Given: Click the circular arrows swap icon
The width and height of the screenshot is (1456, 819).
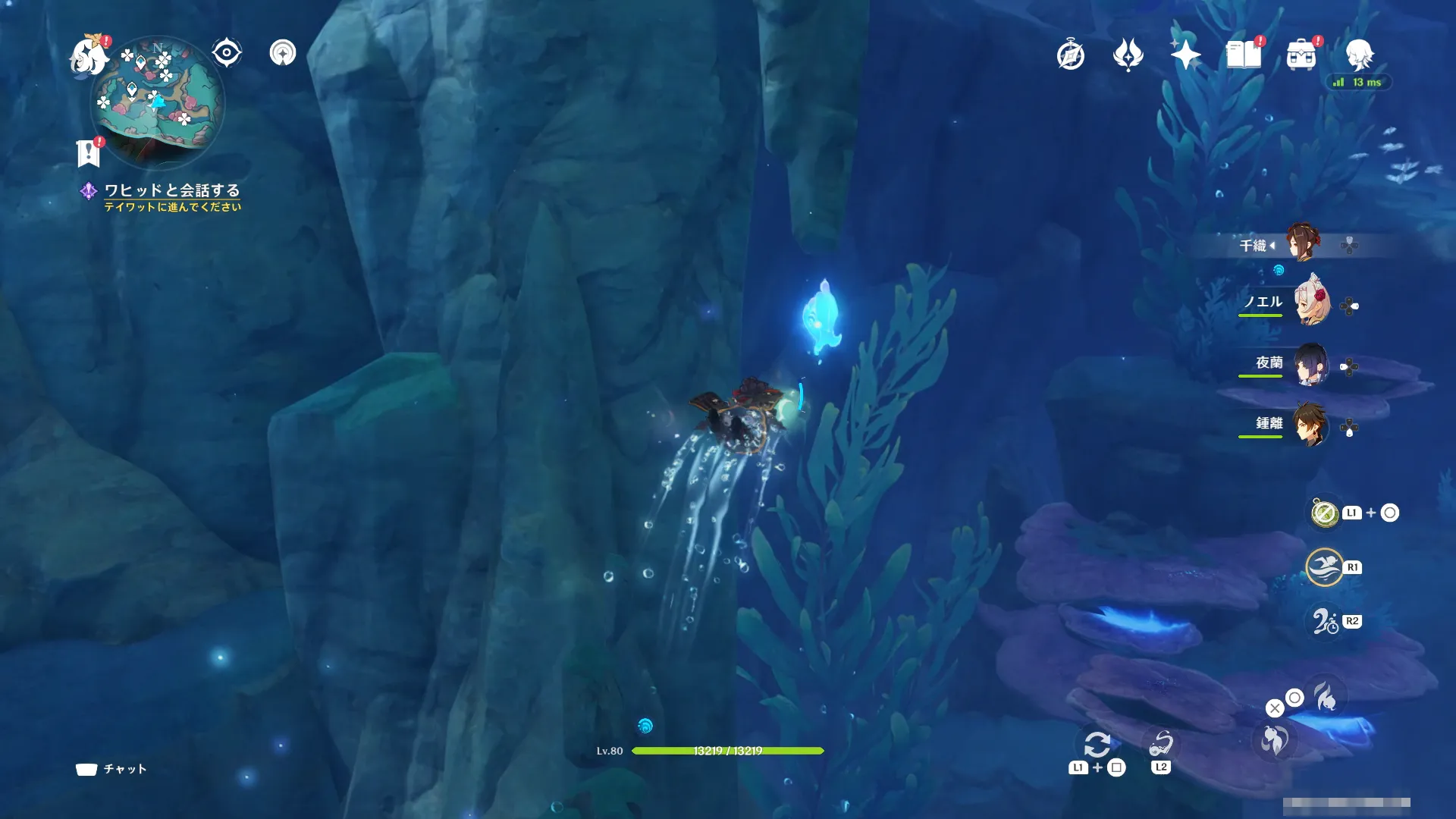Looking at the screenshot, I should 1097,745.
